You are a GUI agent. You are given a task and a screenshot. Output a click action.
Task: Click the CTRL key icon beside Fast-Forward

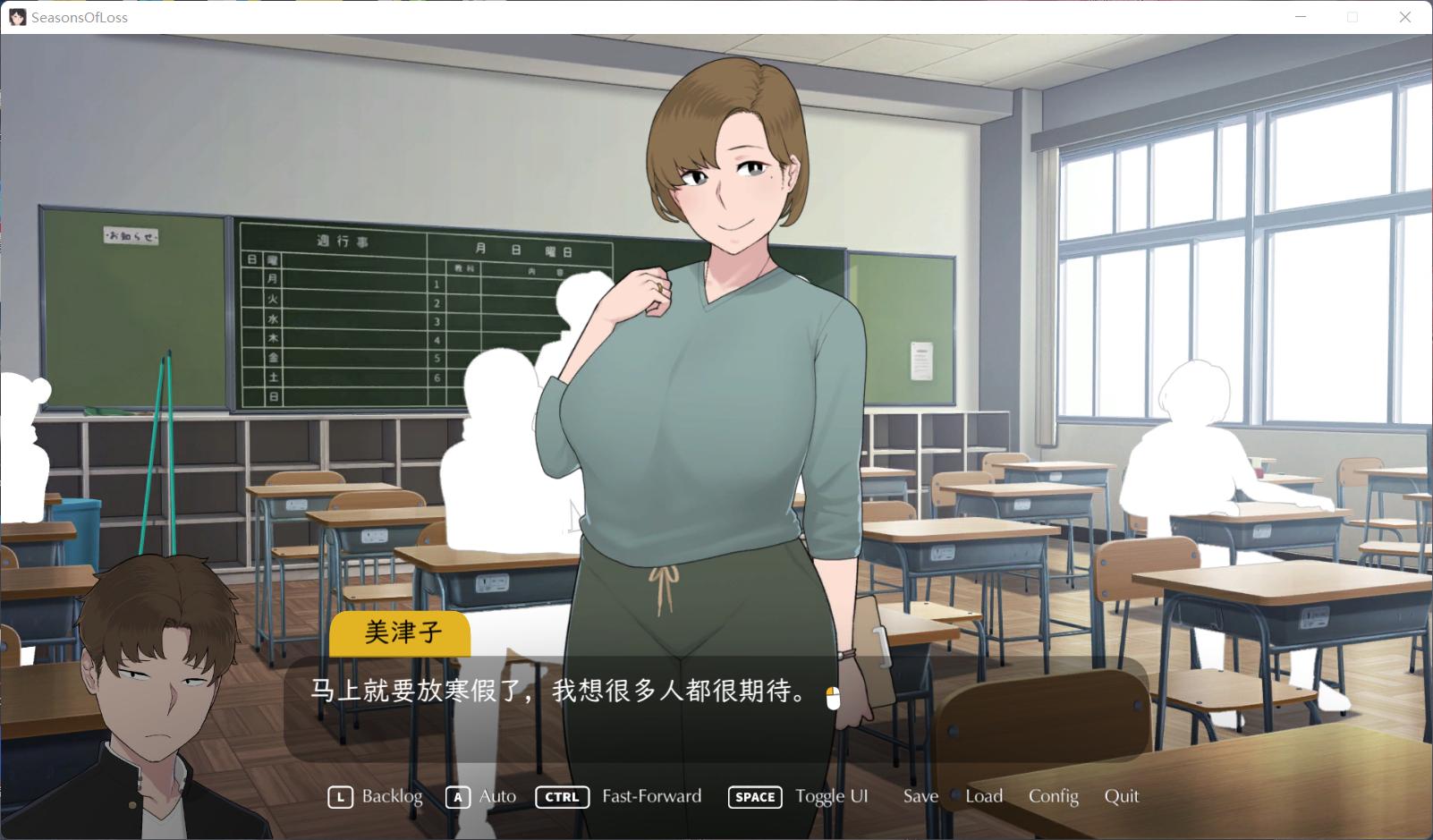pos(562,796)
